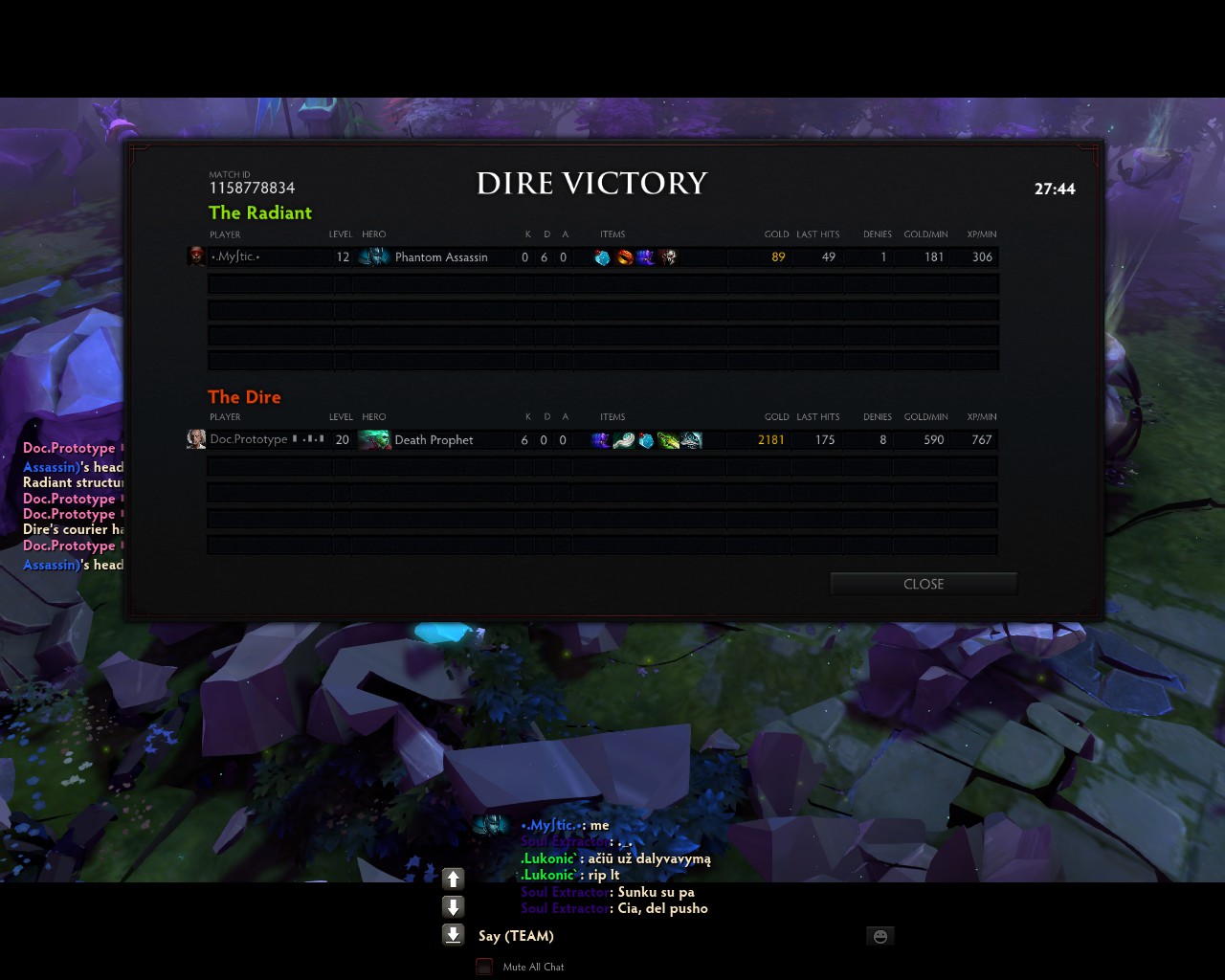Inspect Death Prophet's green blade item
The width and height of the screenshot is (1225, 980).
(668, 440)
